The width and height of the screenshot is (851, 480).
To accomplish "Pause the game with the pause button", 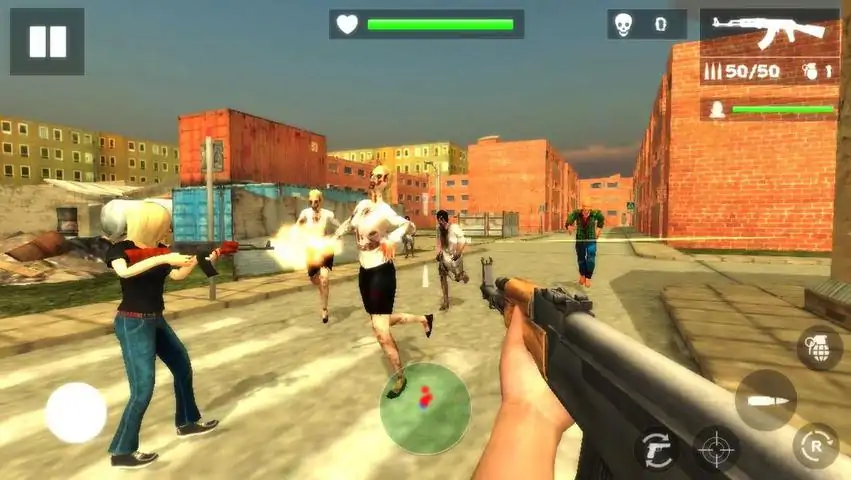I will (47, 42).
